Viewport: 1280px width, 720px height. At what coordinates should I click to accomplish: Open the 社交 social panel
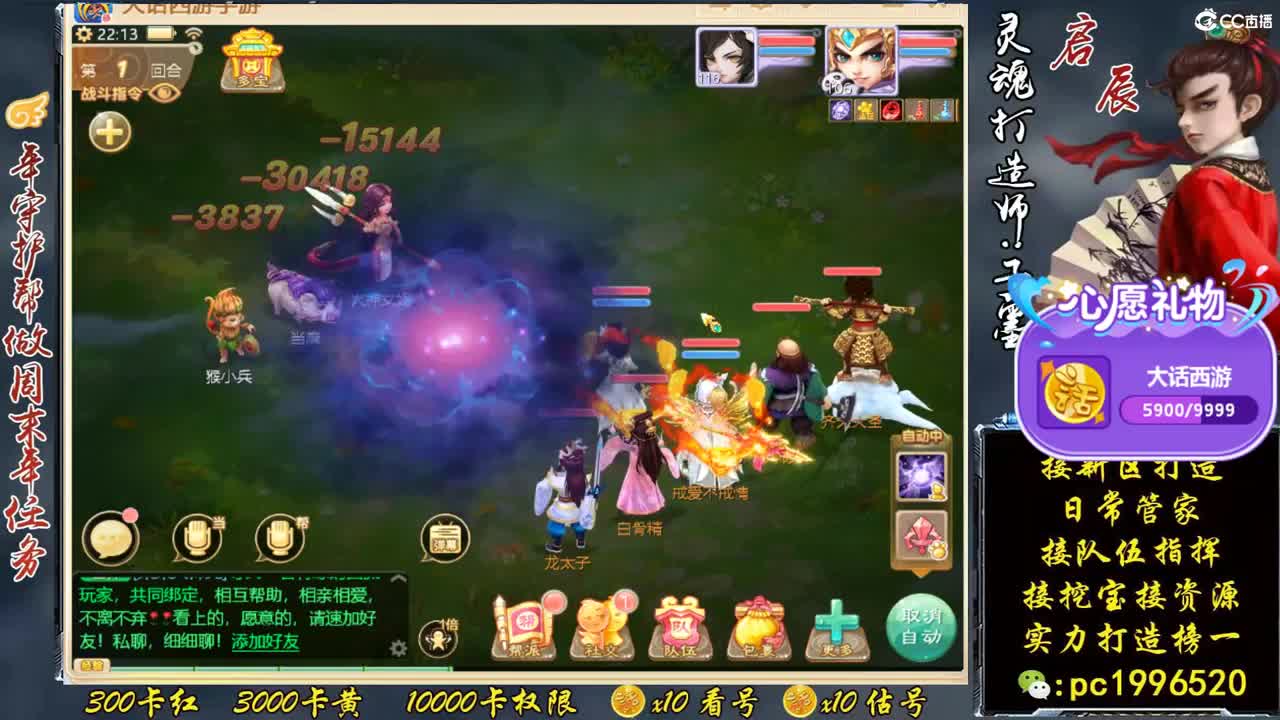(x=600, y=625)
